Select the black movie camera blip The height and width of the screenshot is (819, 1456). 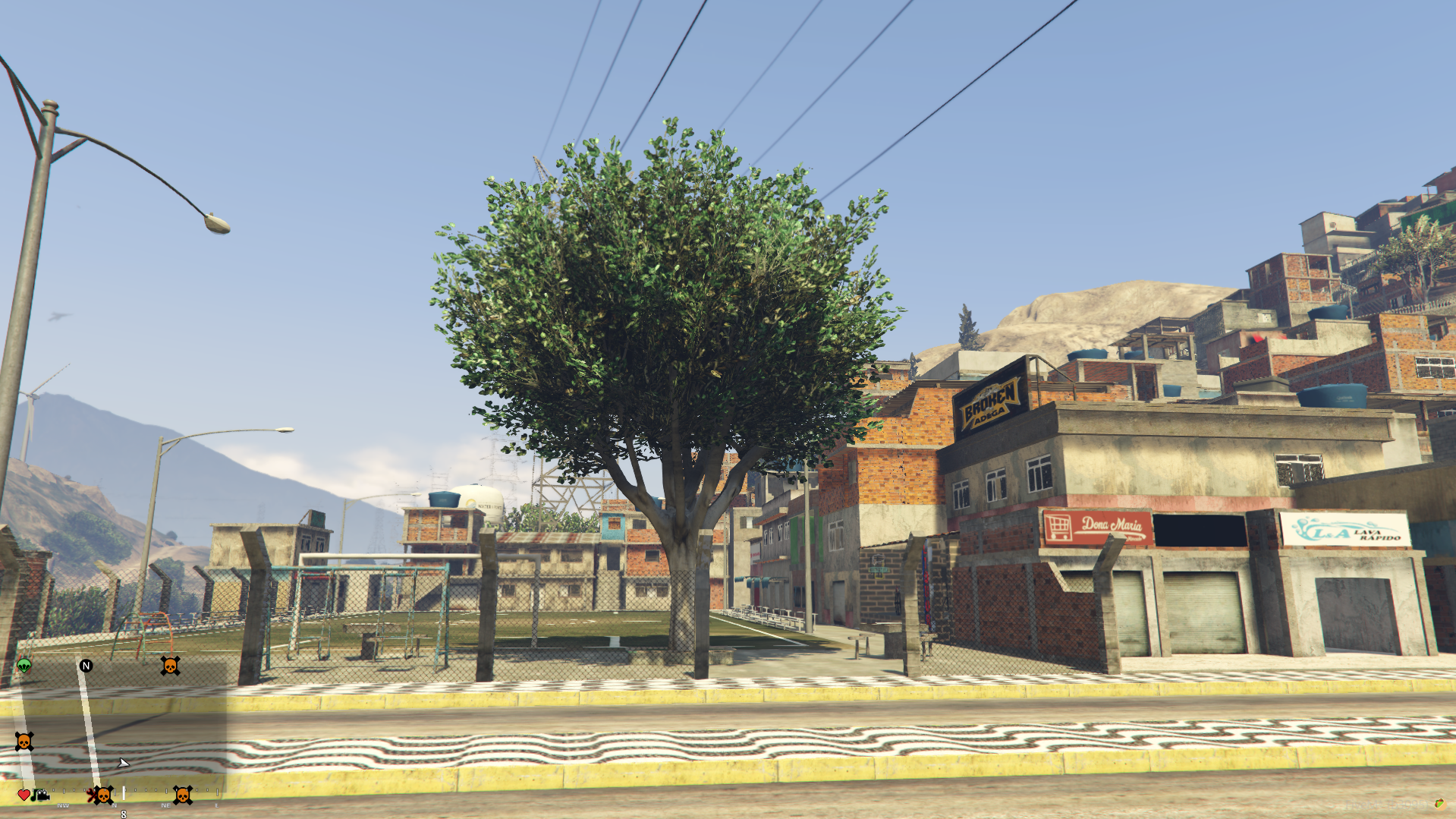42,795
